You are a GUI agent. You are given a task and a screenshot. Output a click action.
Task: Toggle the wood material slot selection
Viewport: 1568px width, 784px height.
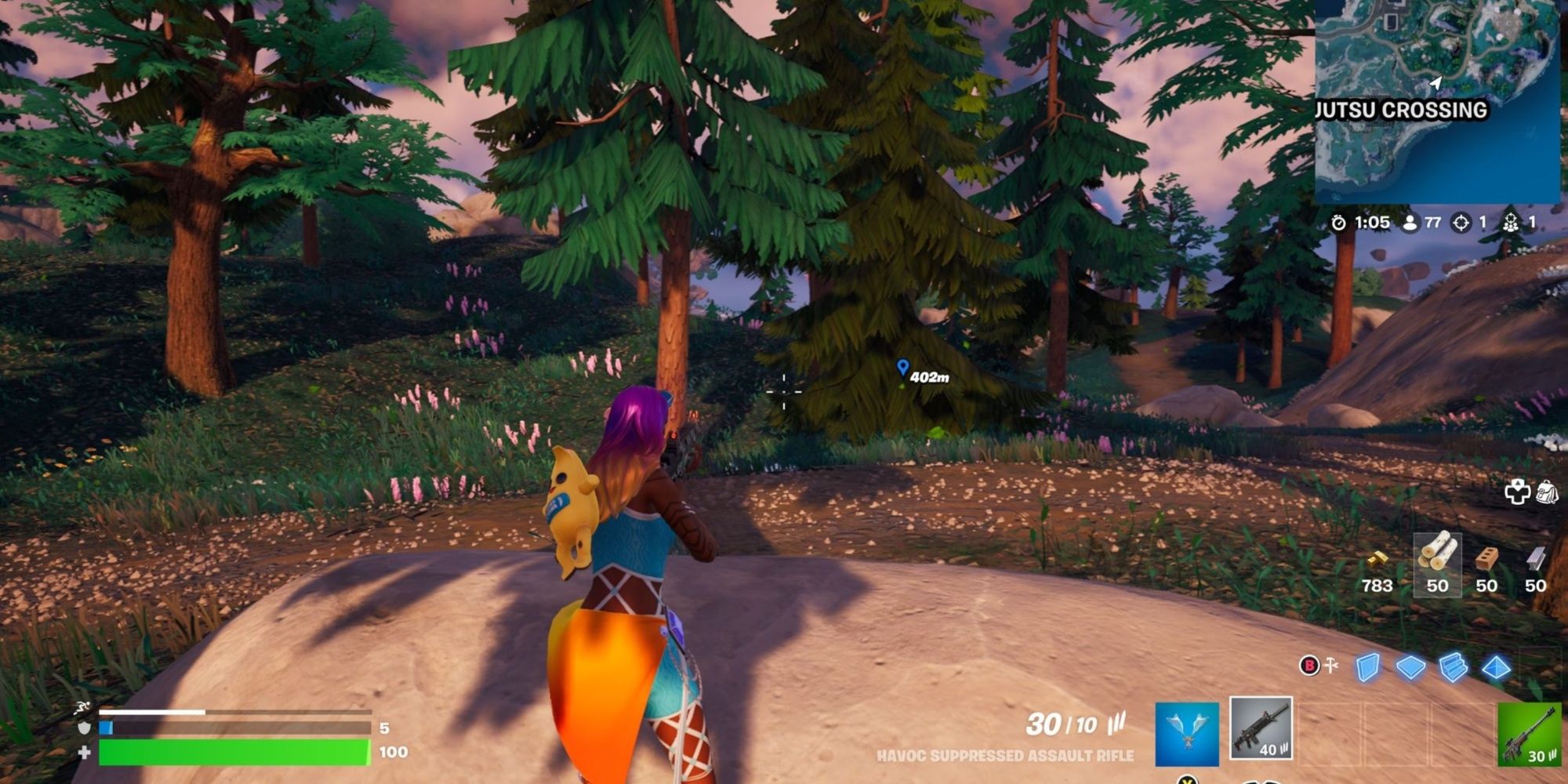[x=1436, y=564]
